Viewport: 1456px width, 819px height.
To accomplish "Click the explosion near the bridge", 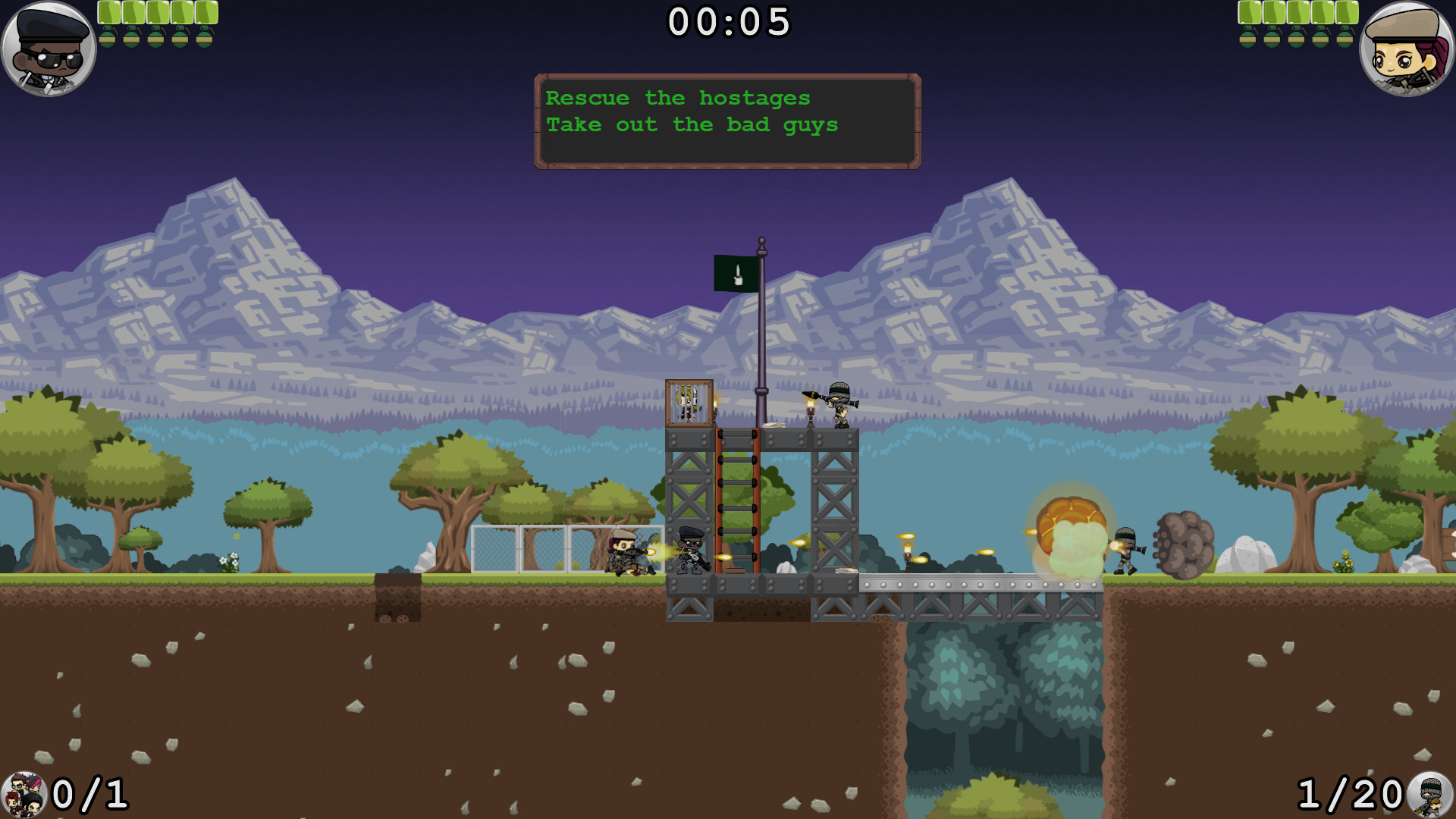I will [x=1069, y=531].
